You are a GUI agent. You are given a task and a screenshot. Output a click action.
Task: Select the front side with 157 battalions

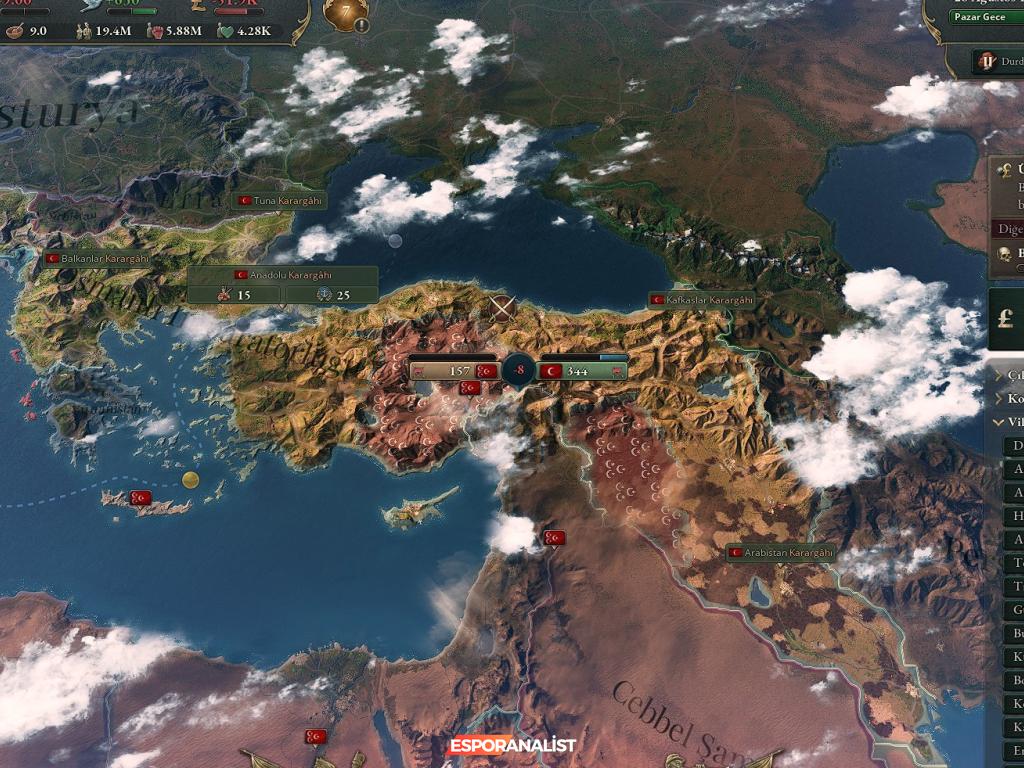click(454, 371)
